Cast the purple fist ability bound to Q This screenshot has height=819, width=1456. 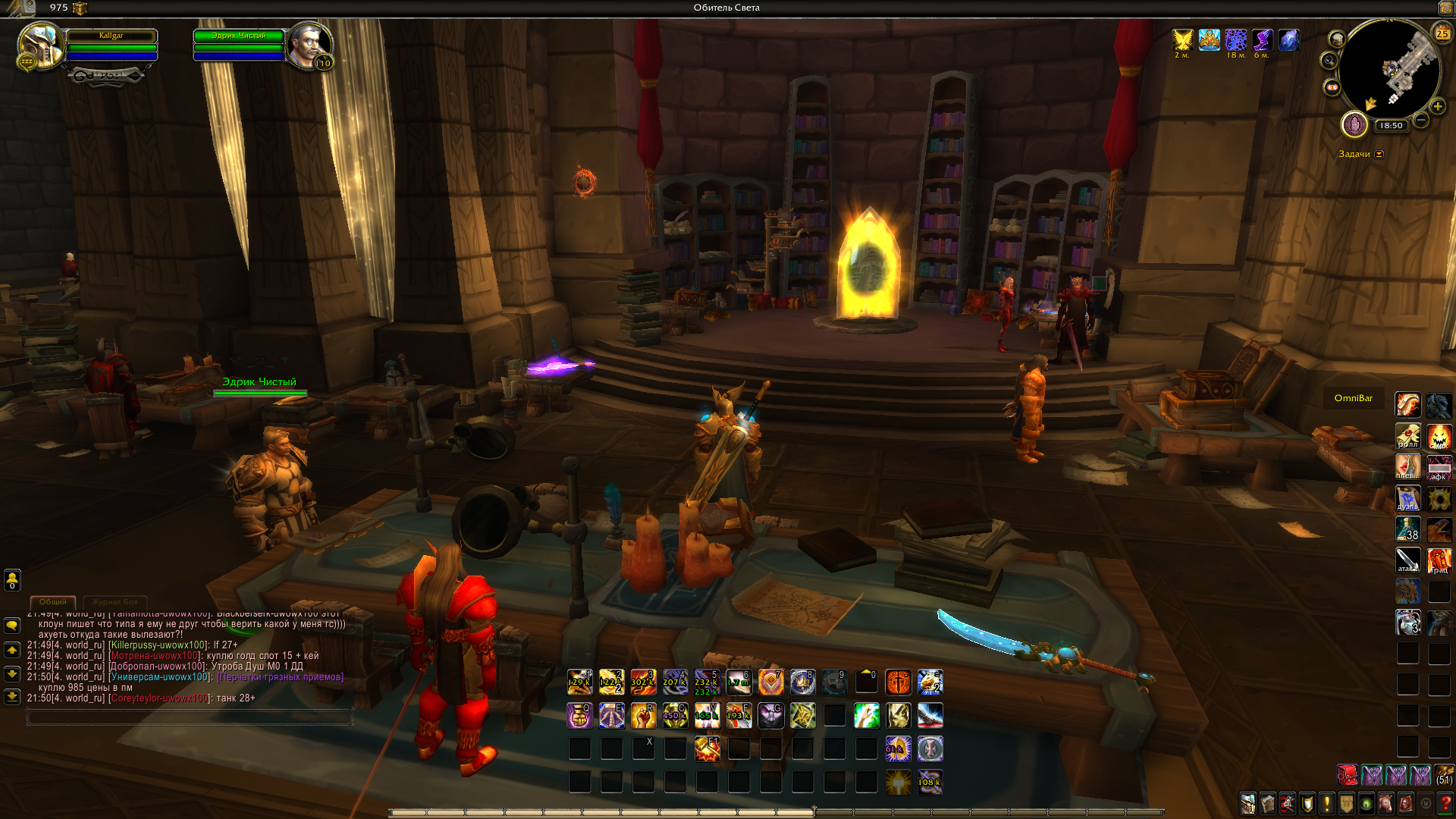tap(579, 715)
